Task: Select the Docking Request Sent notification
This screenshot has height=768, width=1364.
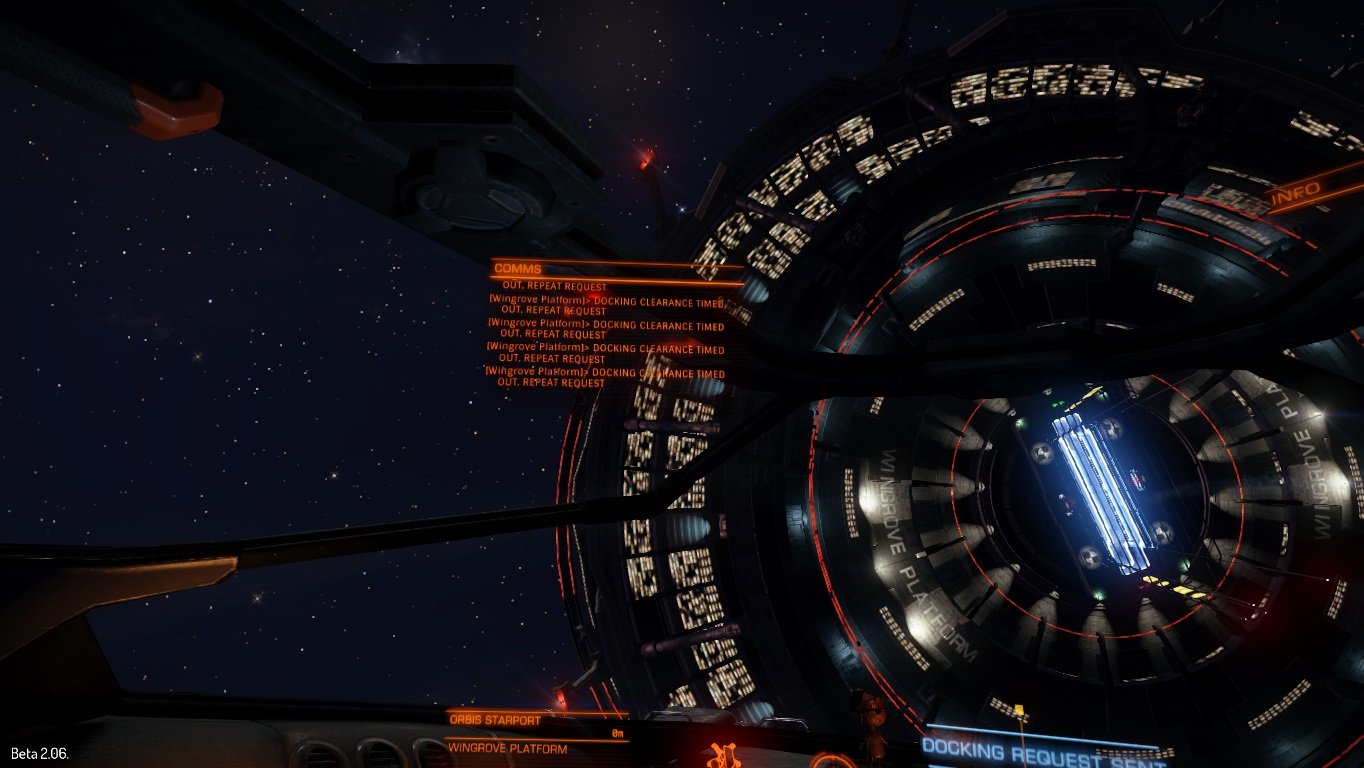Action: (1042, 750)
